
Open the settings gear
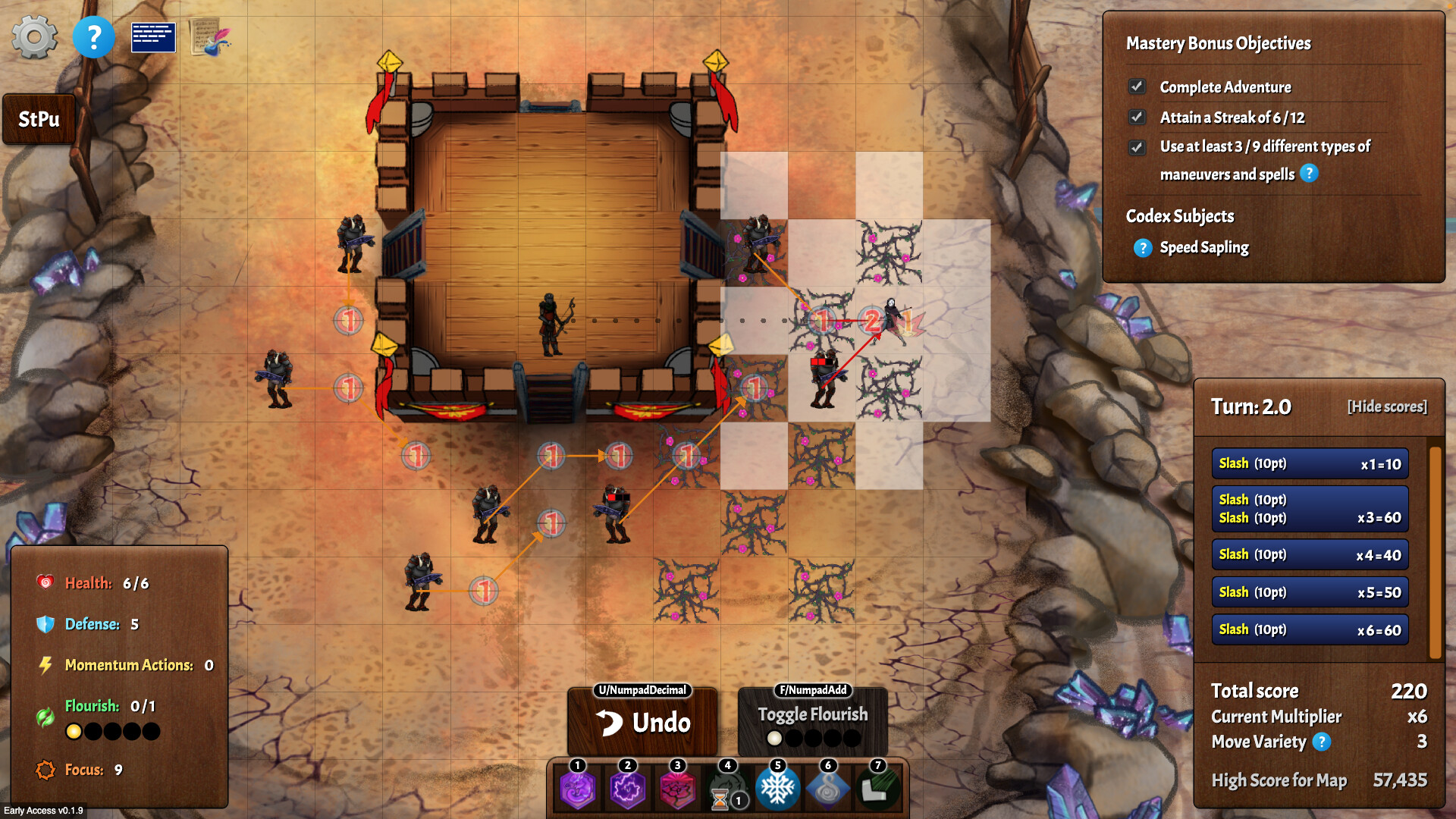click(x=35, y=36)
